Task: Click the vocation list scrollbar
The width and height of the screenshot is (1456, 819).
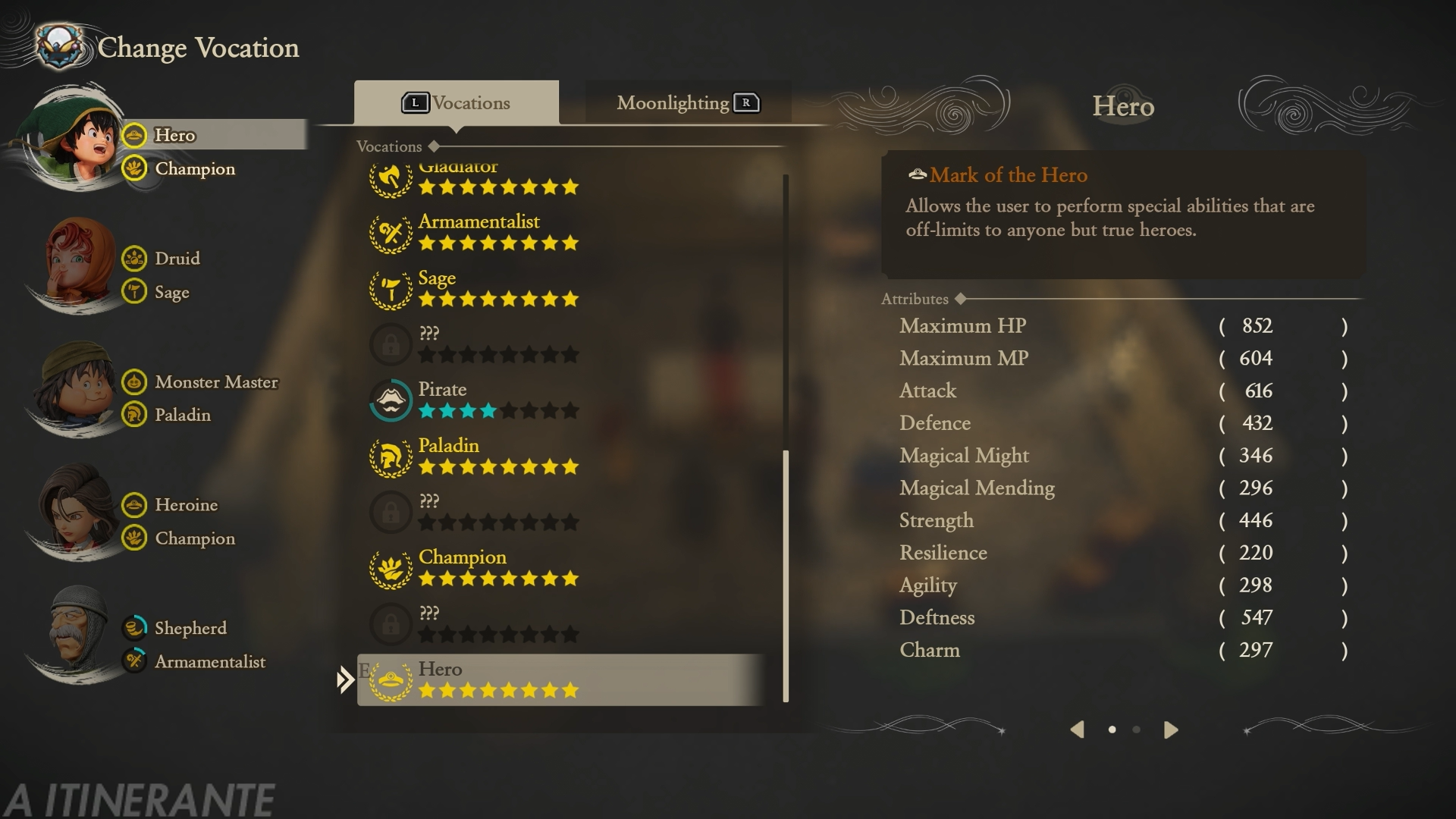Action: [x=786, y=576]
